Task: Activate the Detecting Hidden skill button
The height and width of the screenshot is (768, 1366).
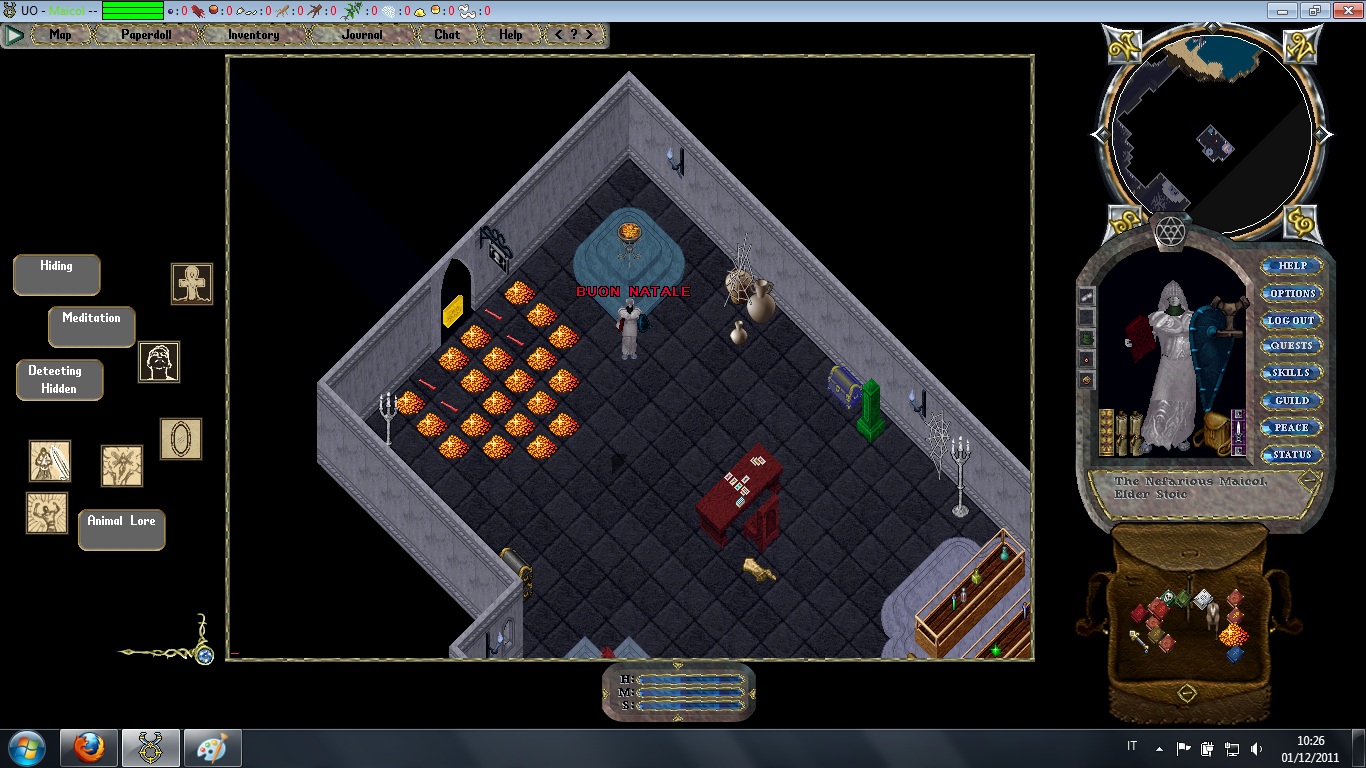Action: 59,380
